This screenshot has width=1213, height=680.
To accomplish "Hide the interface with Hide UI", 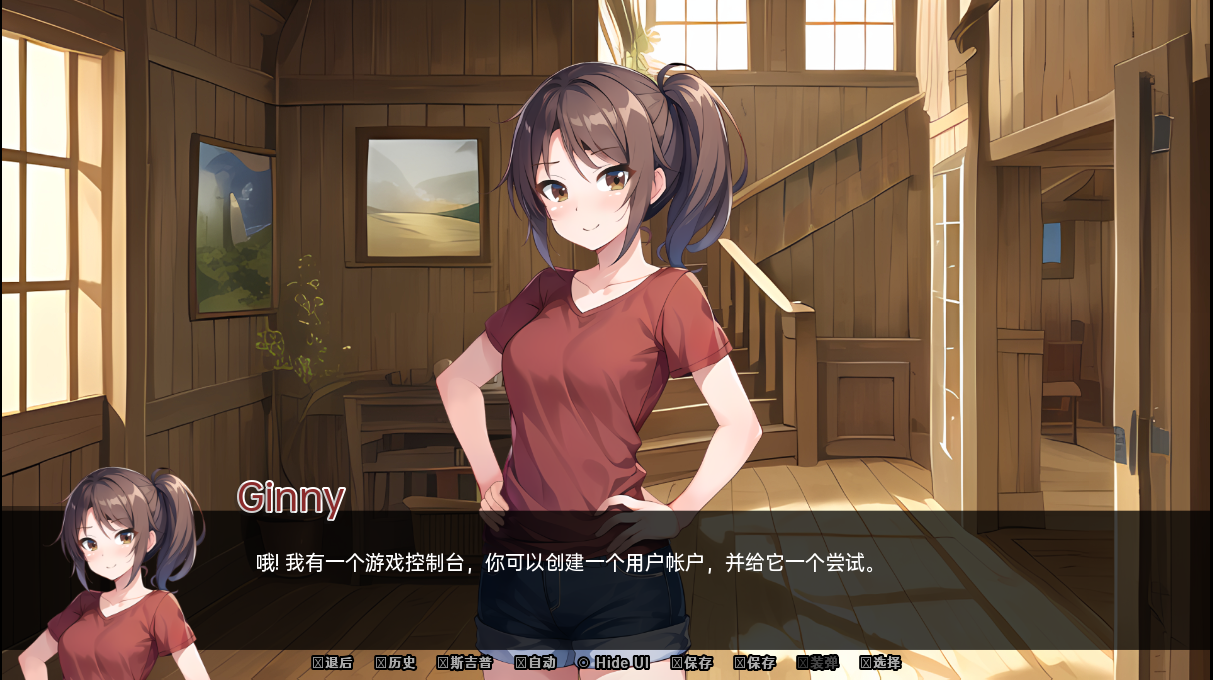I will (x=614, y=663).
